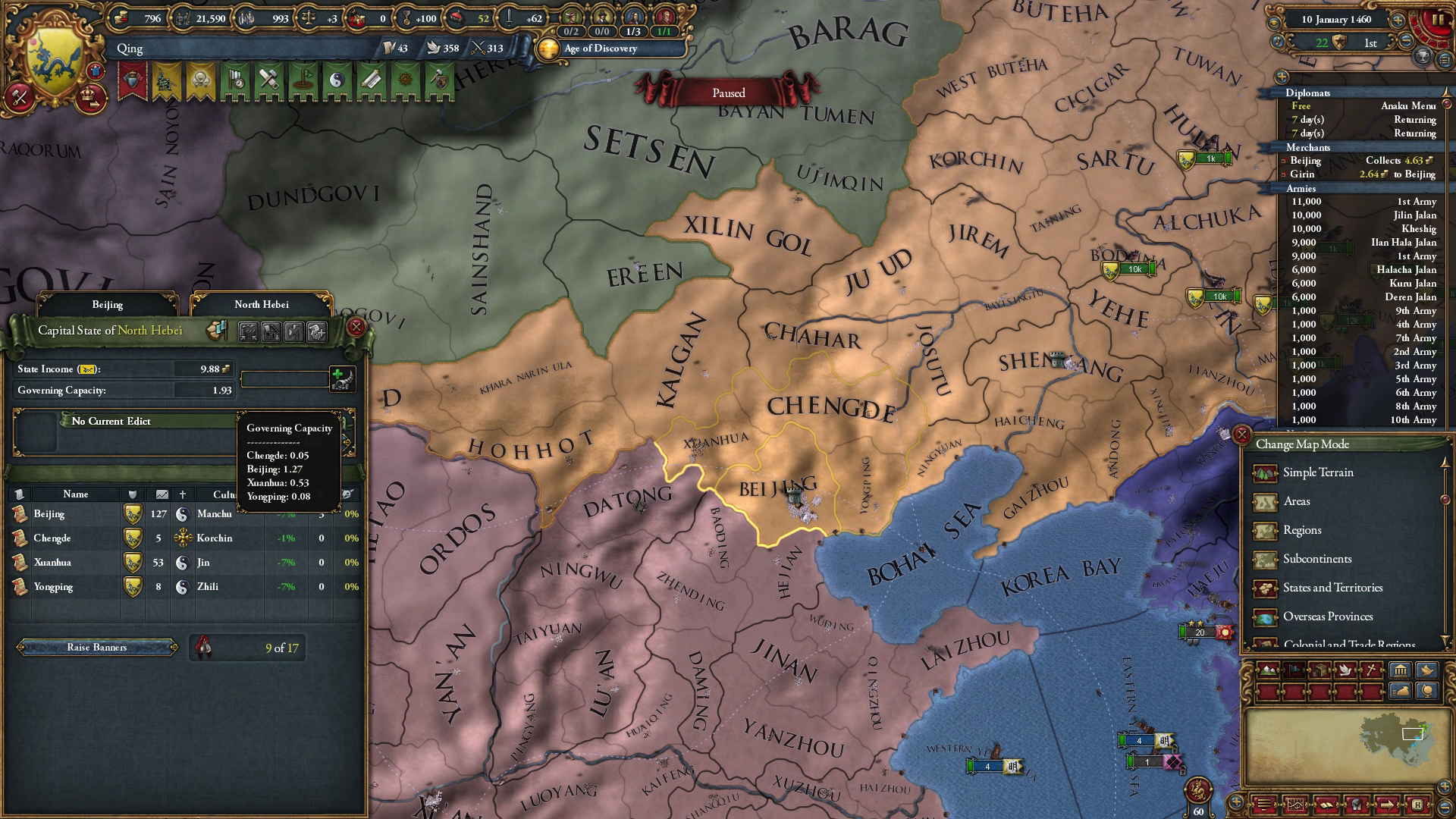
Task: Open the missions arrow icon at bottom right
Action: pos(1387,805)
